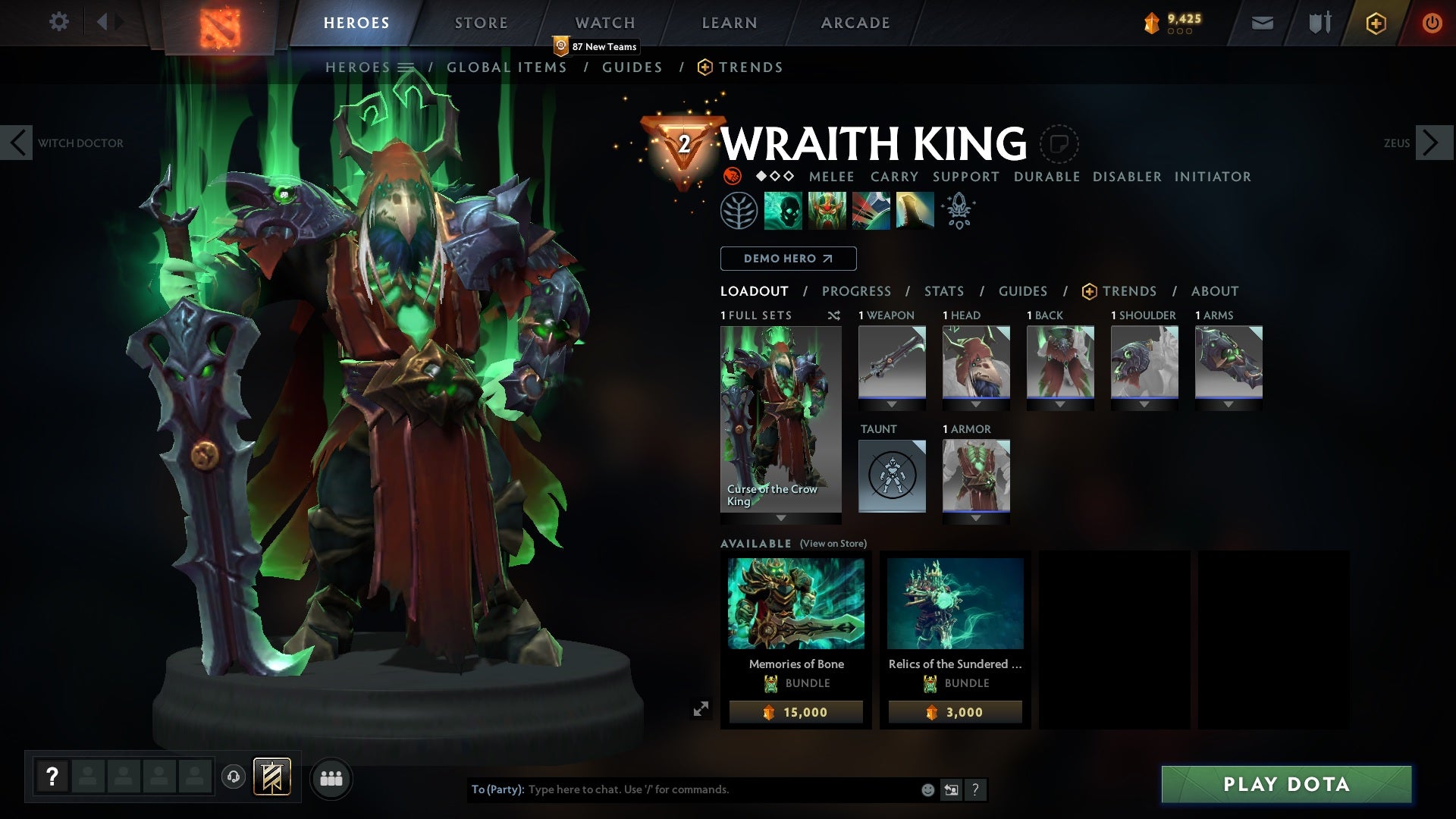Switch to the Stats tab

[943, 290]
